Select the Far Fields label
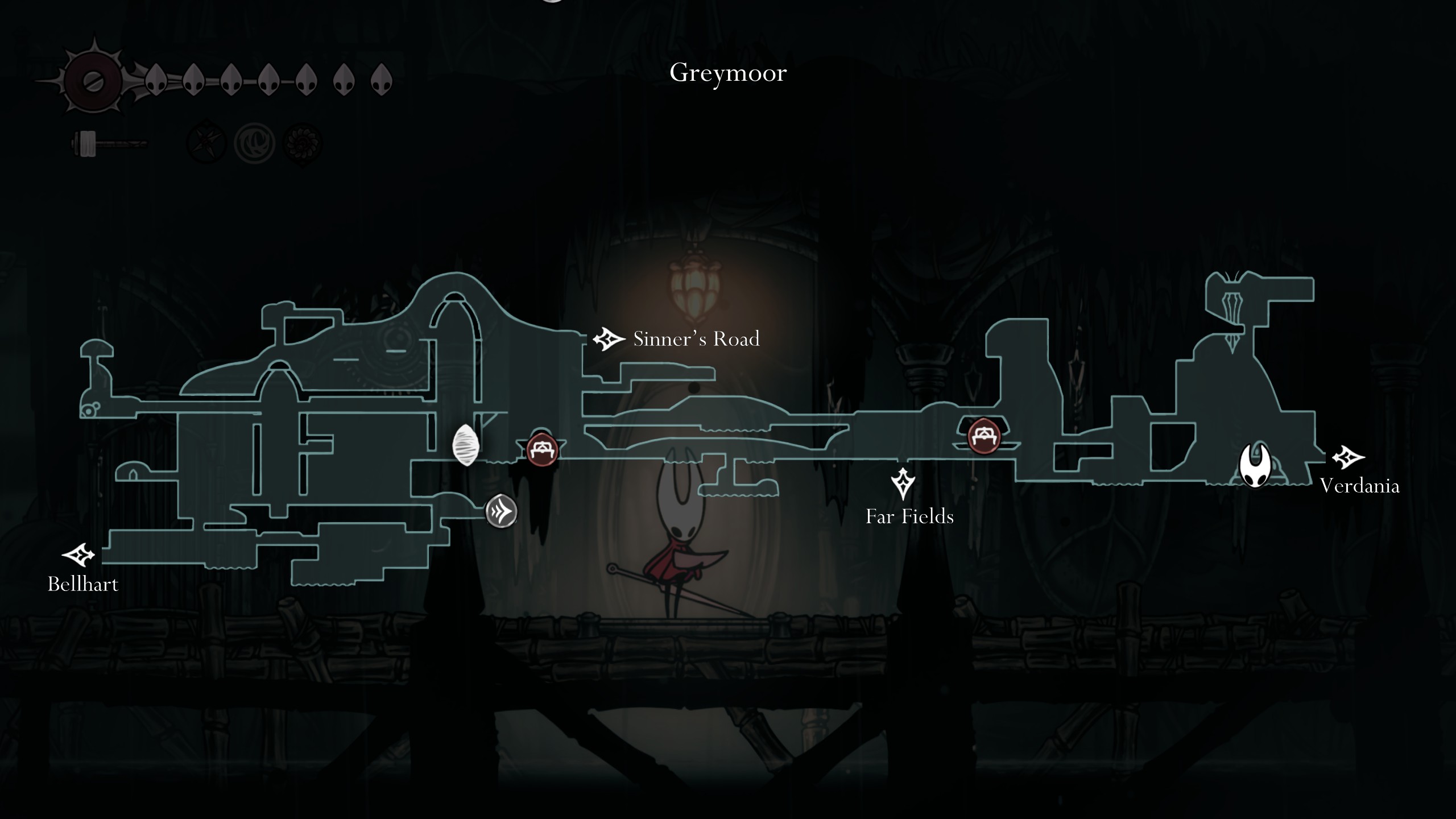 tap(909, 517)
